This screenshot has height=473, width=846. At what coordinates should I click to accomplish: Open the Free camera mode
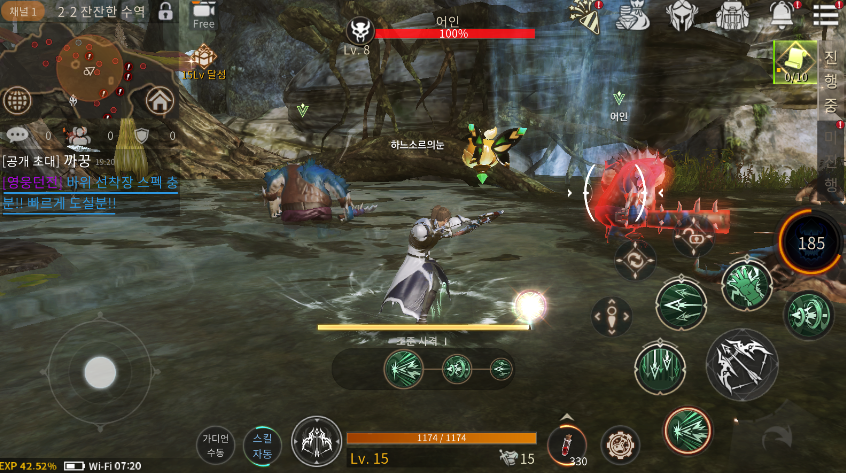click(203, 14)
